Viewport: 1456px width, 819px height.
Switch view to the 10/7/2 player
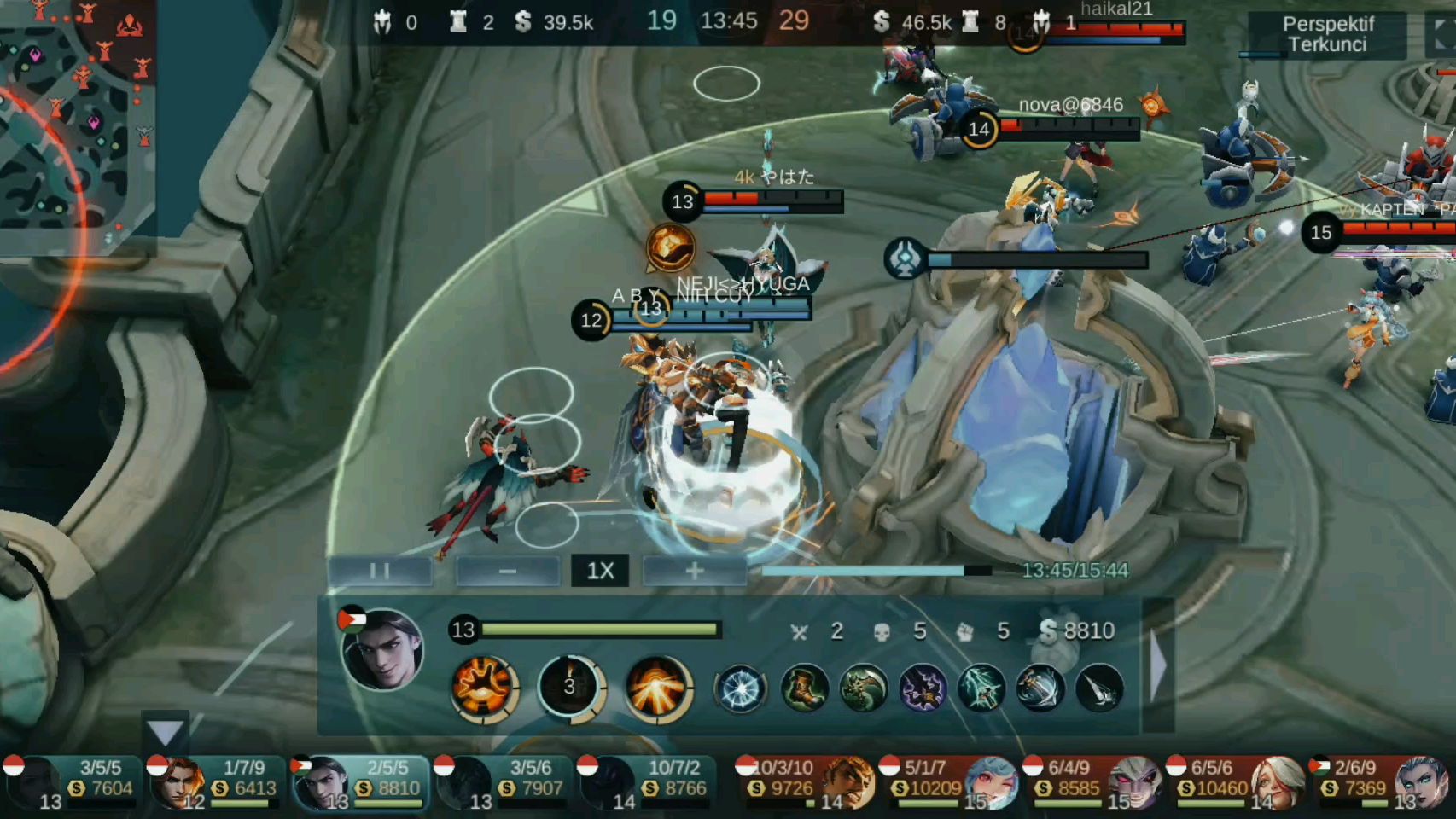coord(647,781)
